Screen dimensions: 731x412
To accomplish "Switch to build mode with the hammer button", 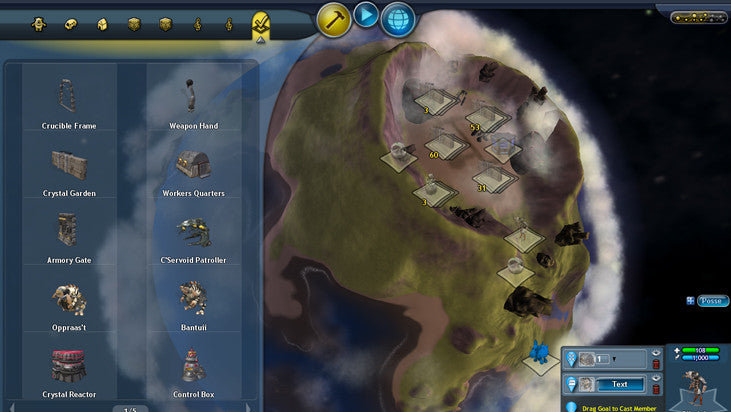I will coord(334,18).
